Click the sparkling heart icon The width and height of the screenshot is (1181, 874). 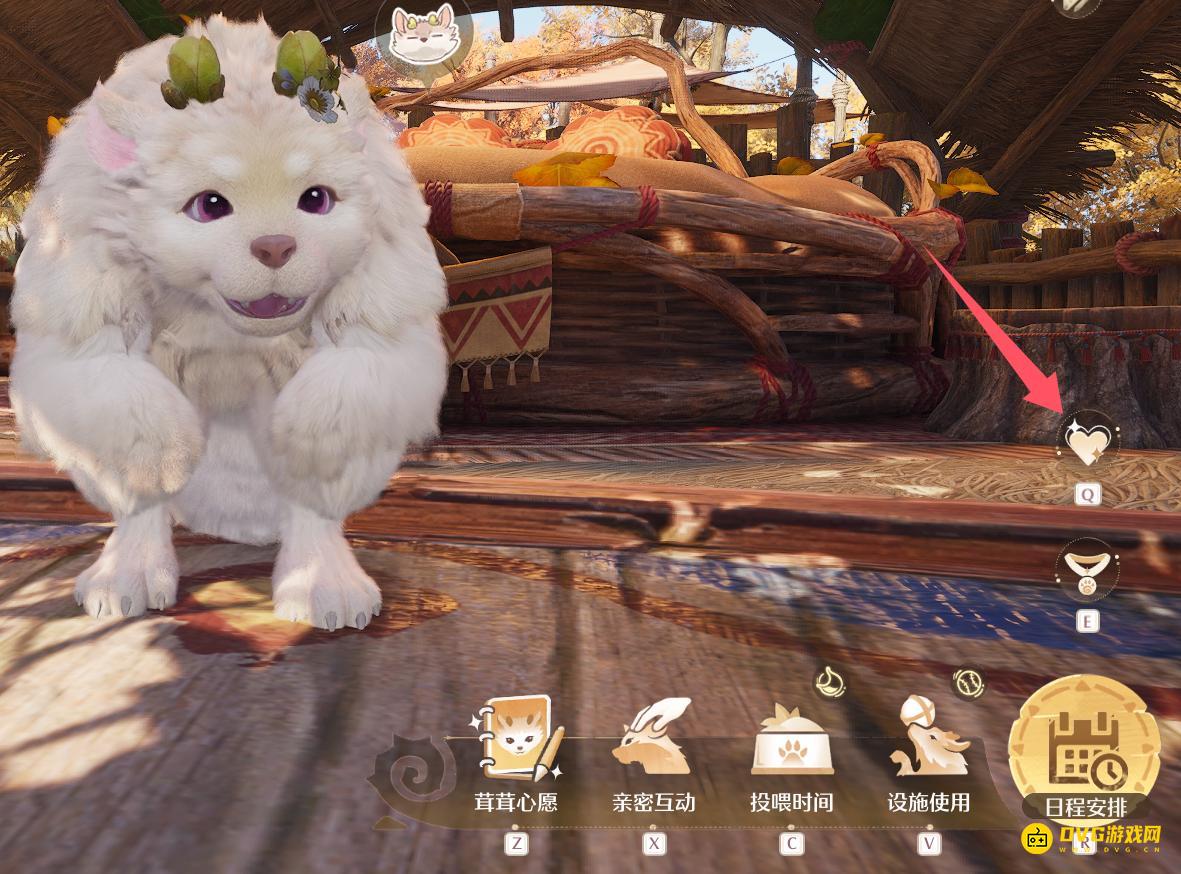pyautogui.click(x=1087, y=441)
